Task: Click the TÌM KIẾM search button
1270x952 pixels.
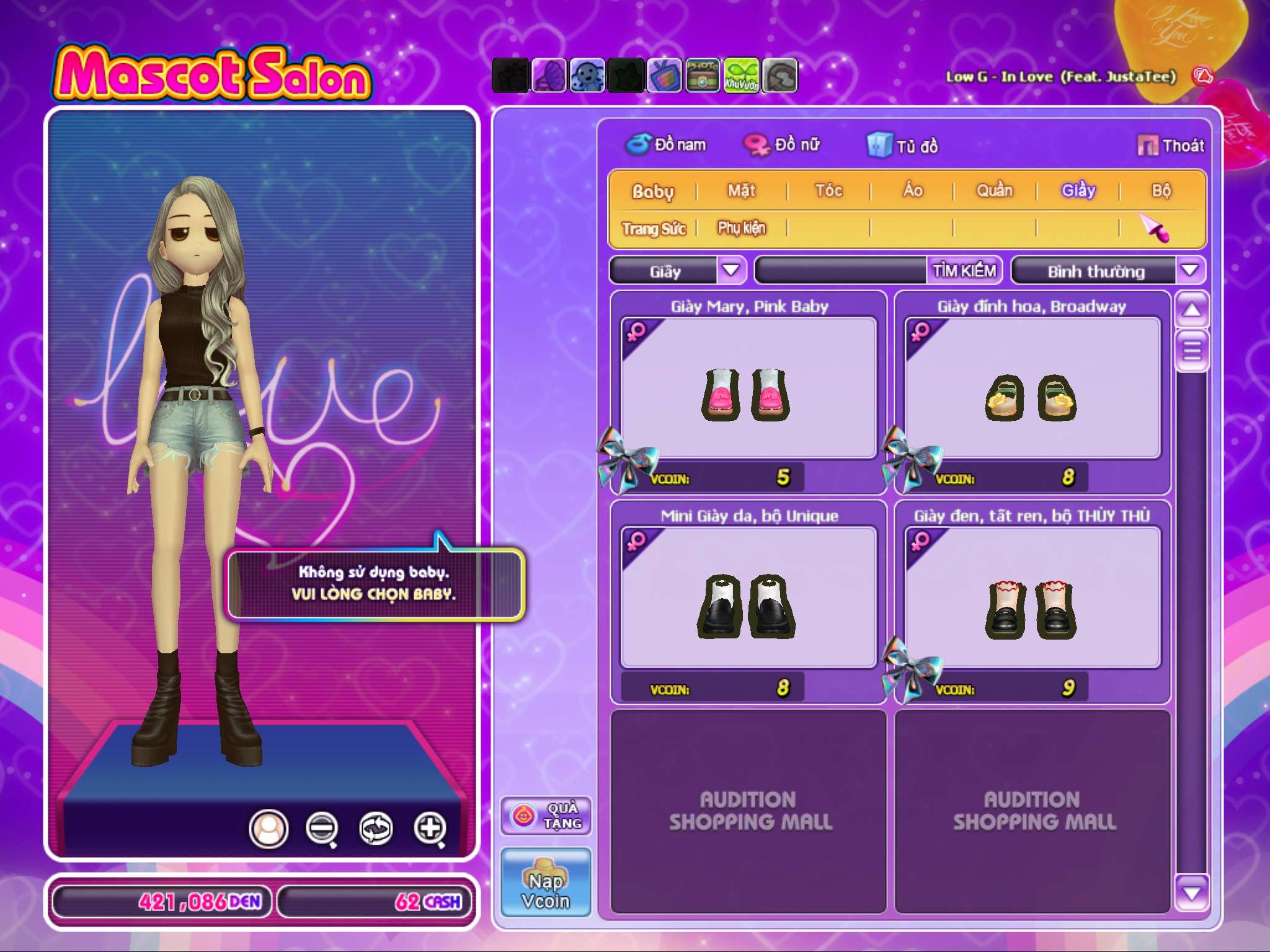Action: (x=964, y=271)
